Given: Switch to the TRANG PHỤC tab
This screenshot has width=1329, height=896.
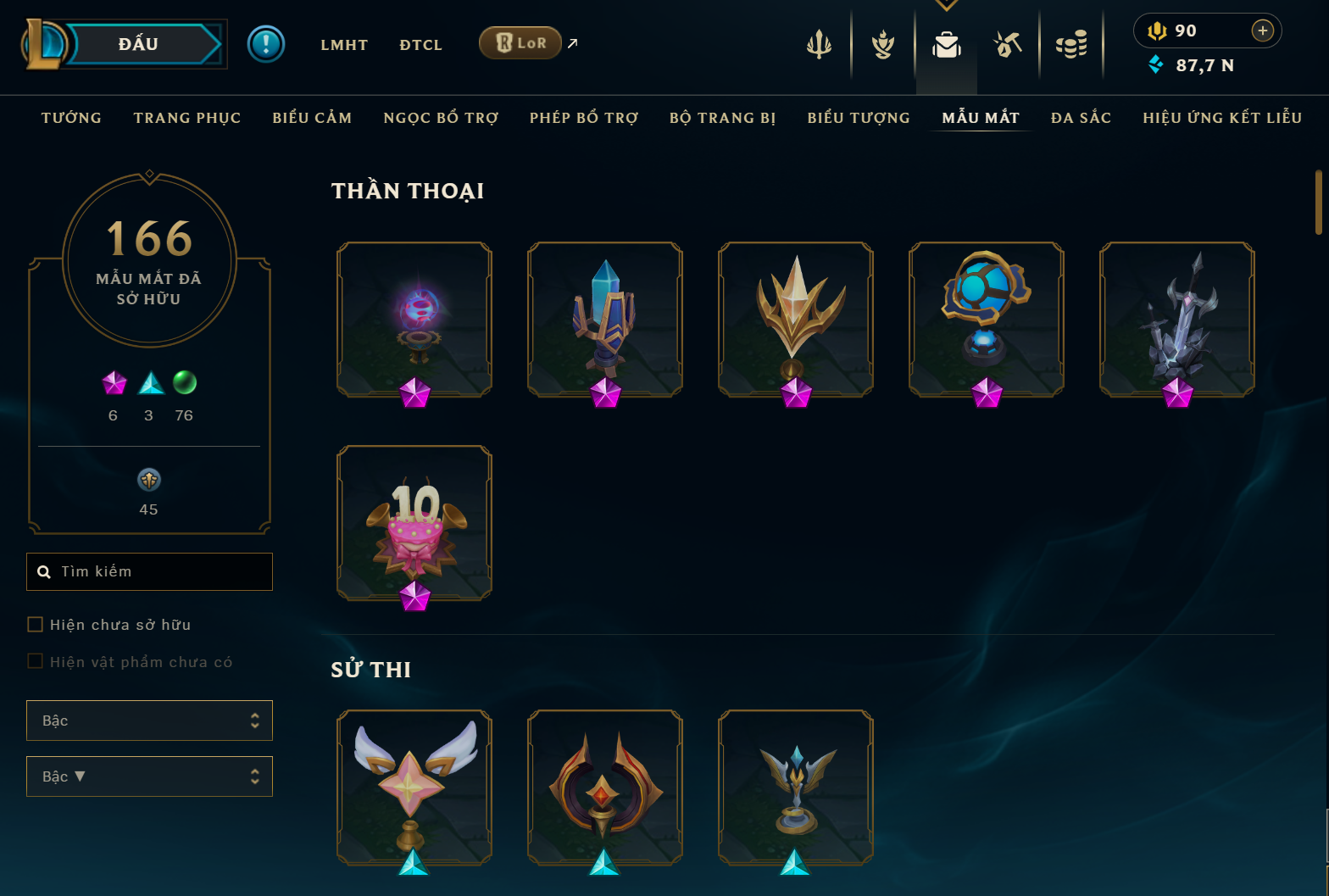Looking at the screenshot, I should pyautogui.click(x=187, y=118).
